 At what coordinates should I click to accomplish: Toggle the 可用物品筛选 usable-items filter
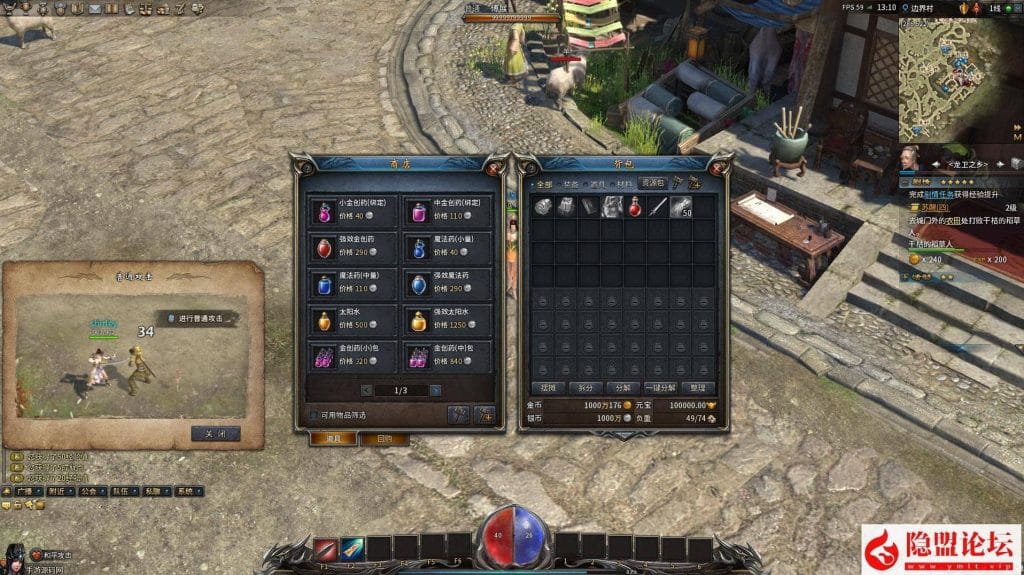314,415
